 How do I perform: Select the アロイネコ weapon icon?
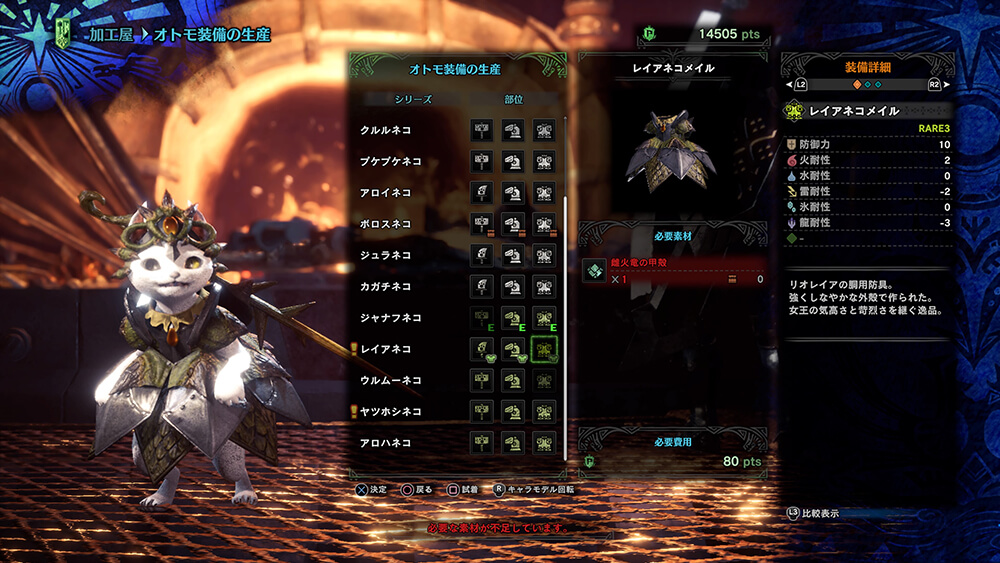(481, 192)
